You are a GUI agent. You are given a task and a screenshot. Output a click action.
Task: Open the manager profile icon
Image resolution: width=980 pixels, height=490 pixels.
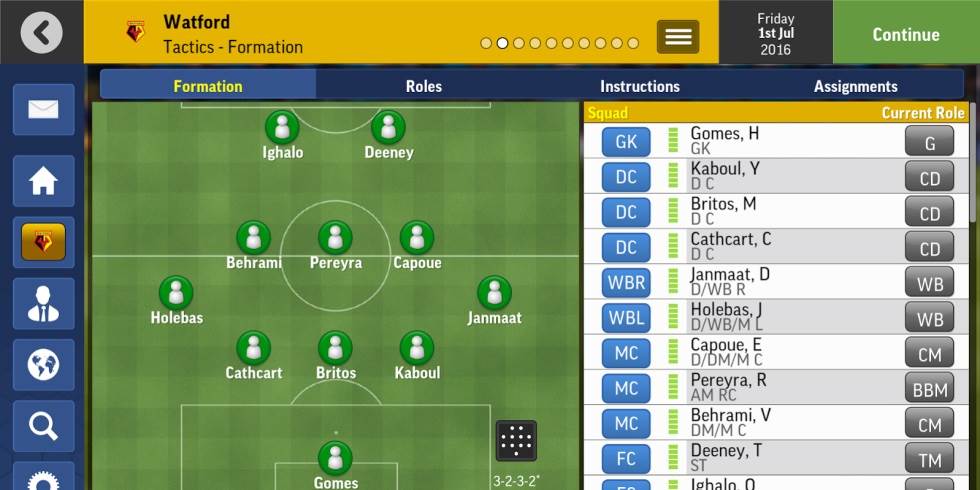(43, 304)
